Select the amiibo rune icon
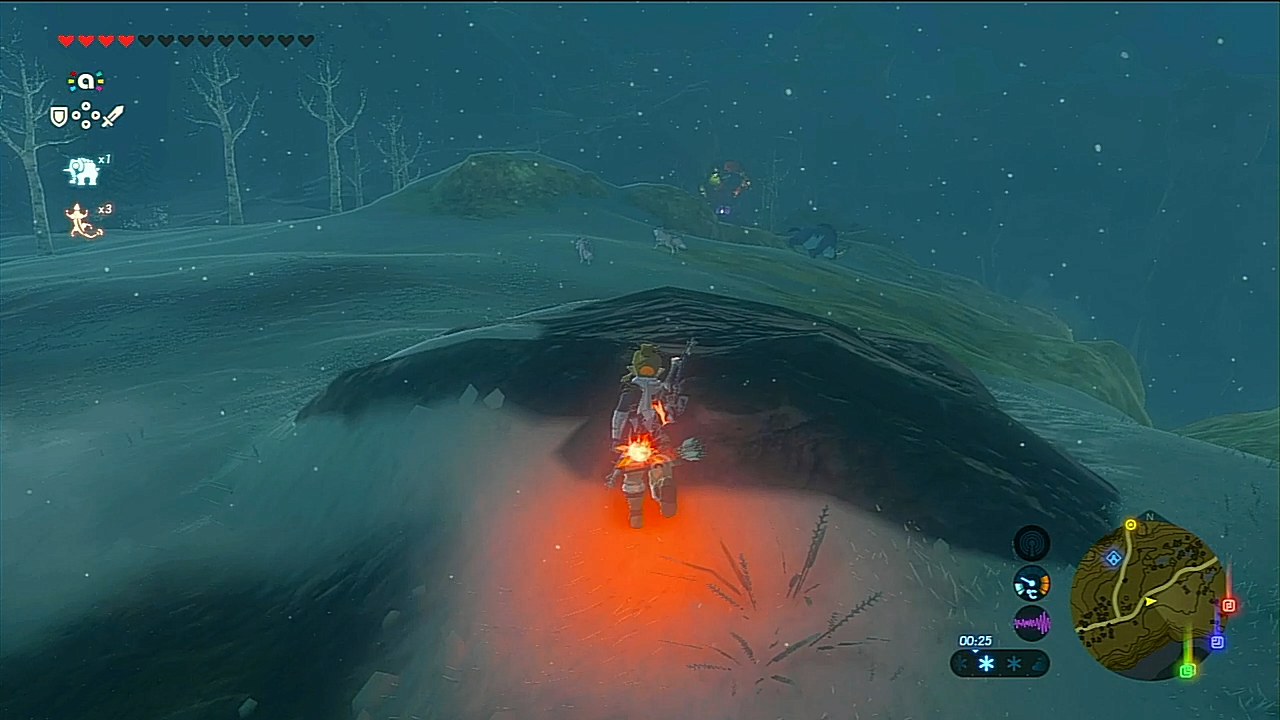This screenshot has height=720, width=1280. click(86, 81)
